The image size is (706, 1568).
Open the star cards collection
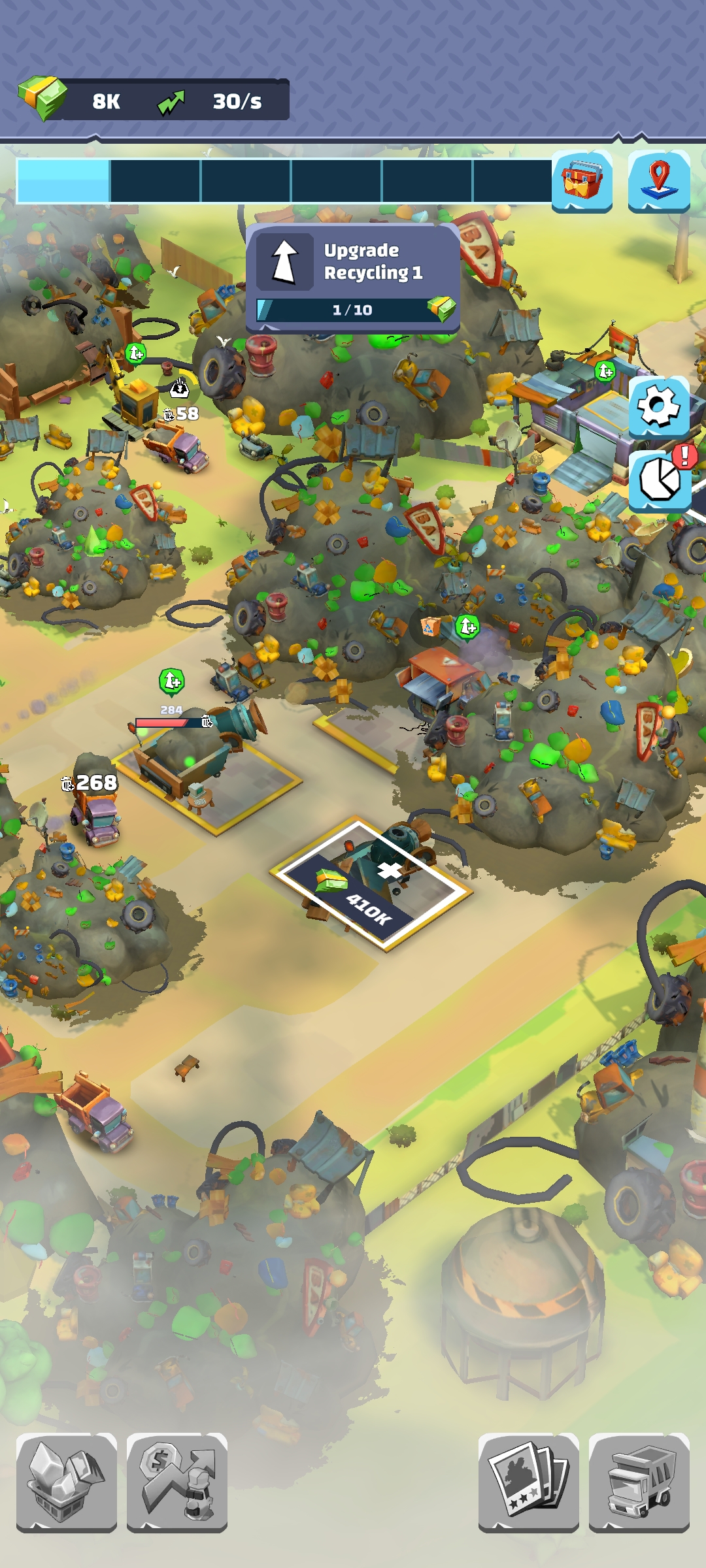pyautogui.click(x=528, y=1482)
